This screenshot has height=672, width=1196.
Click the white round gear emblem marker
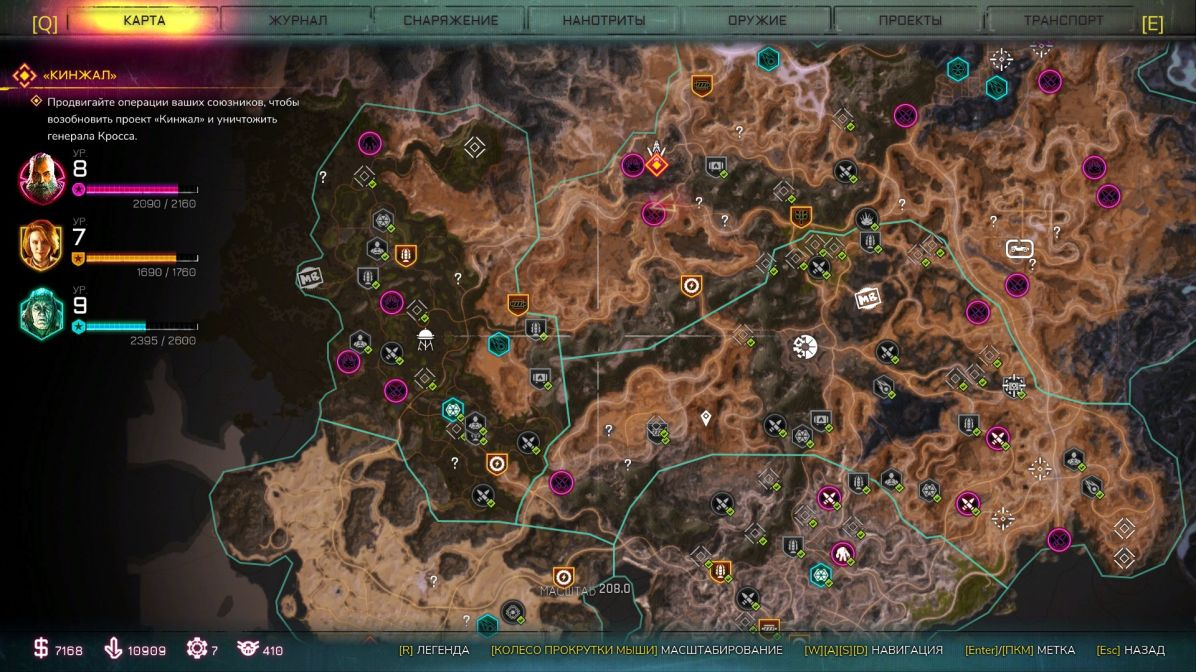click(805, 347)
